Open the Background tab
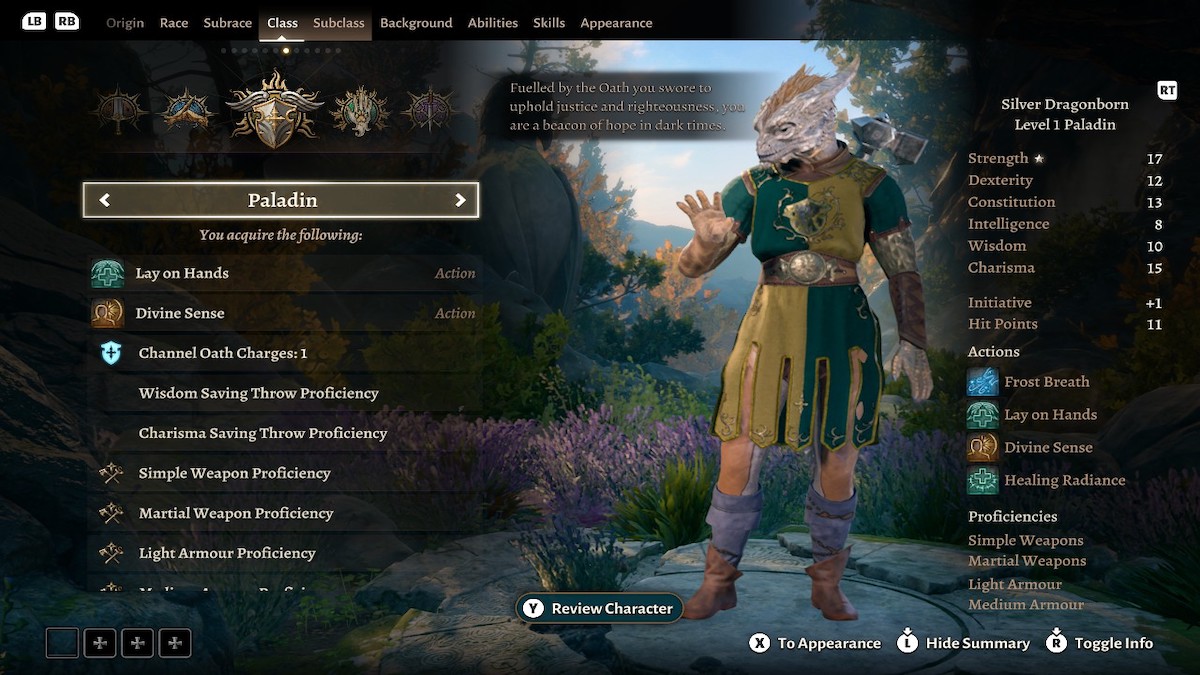1200x675 pixels. 416,23
